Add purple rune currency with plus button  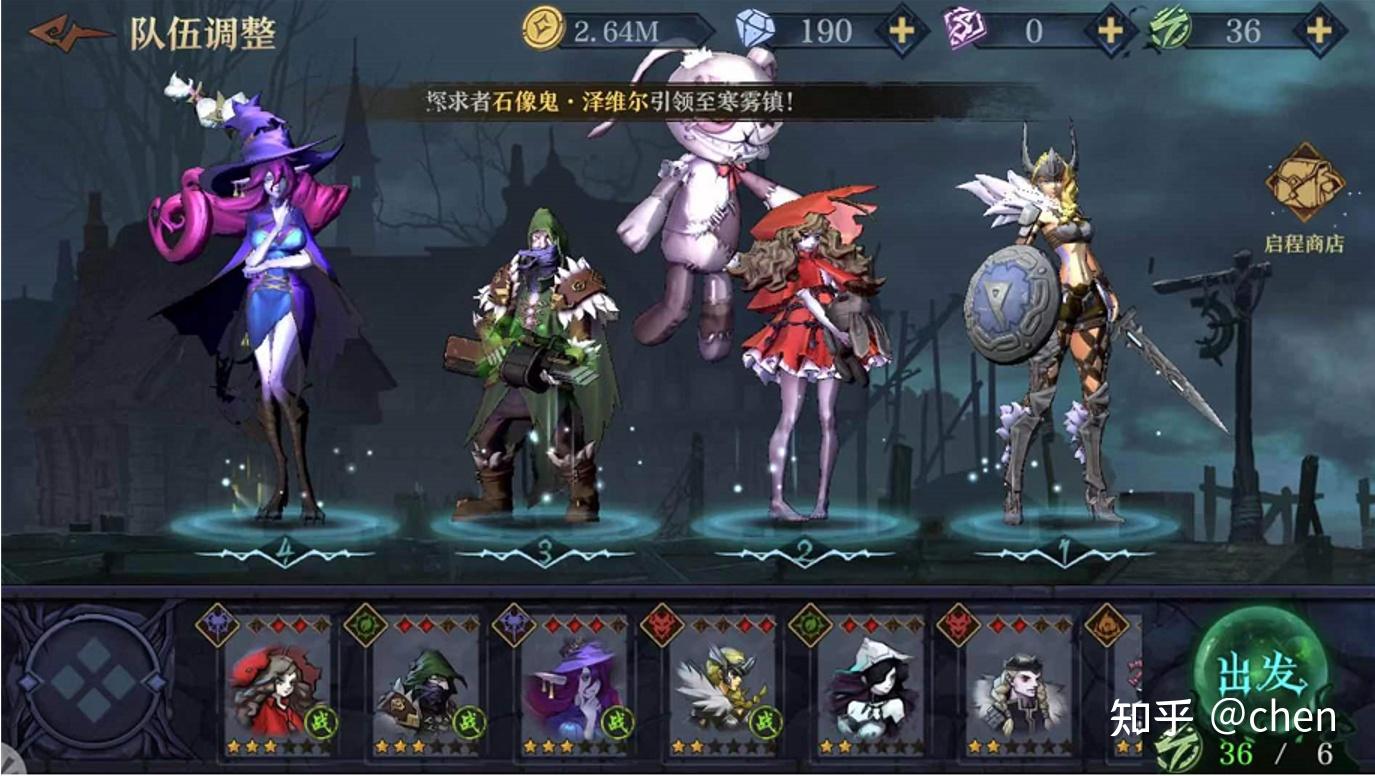[x=1110, y=31]
